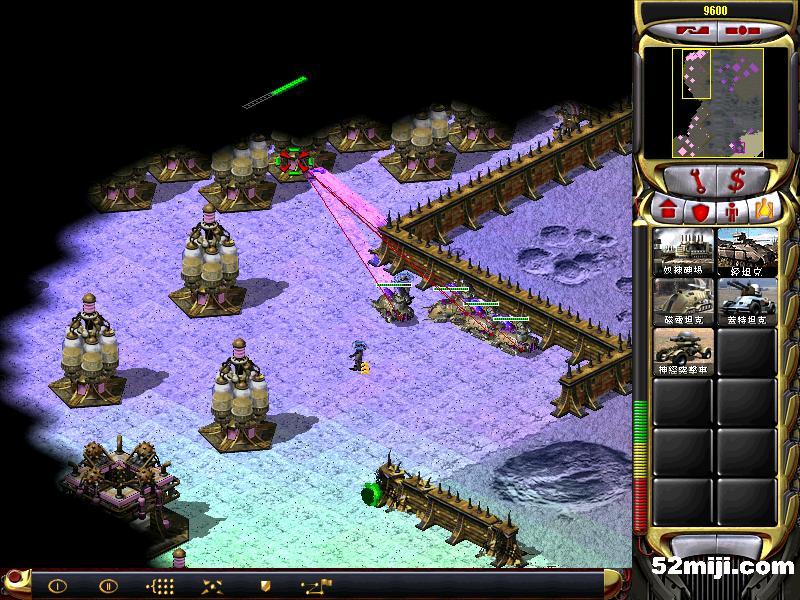
Task: Build the Chaos Drone (神经突击车)
Action: pos(684,350)
